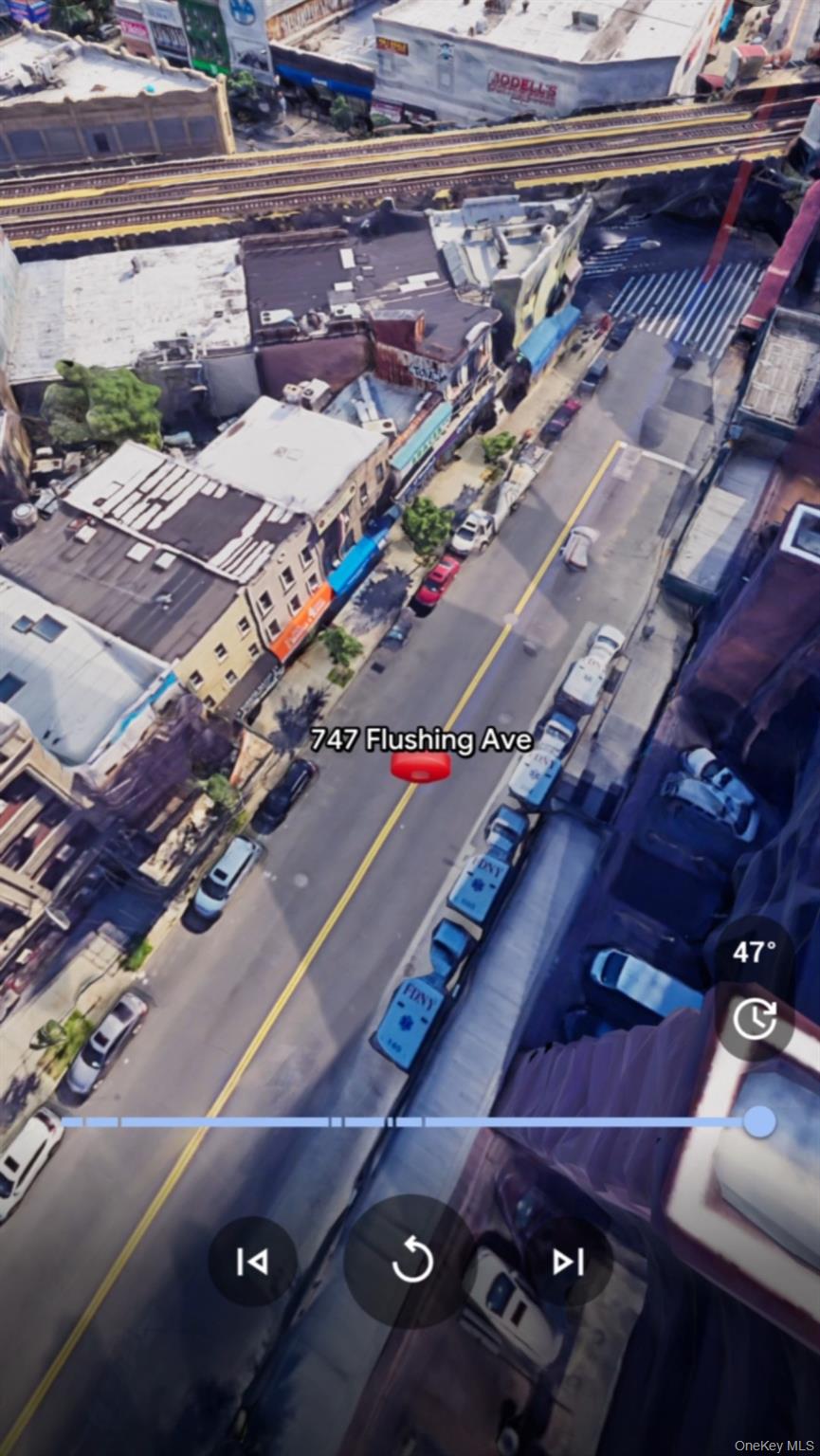Open the clock timer button
This screenshot has width=820, height=1456.
pyautogui.click(x=755, y=1021)
